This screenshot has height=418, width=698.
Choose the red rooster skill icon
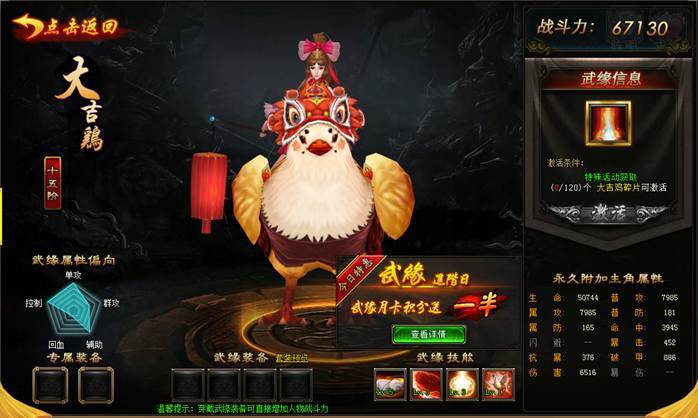pyautogui.click(x=497, y=383)
